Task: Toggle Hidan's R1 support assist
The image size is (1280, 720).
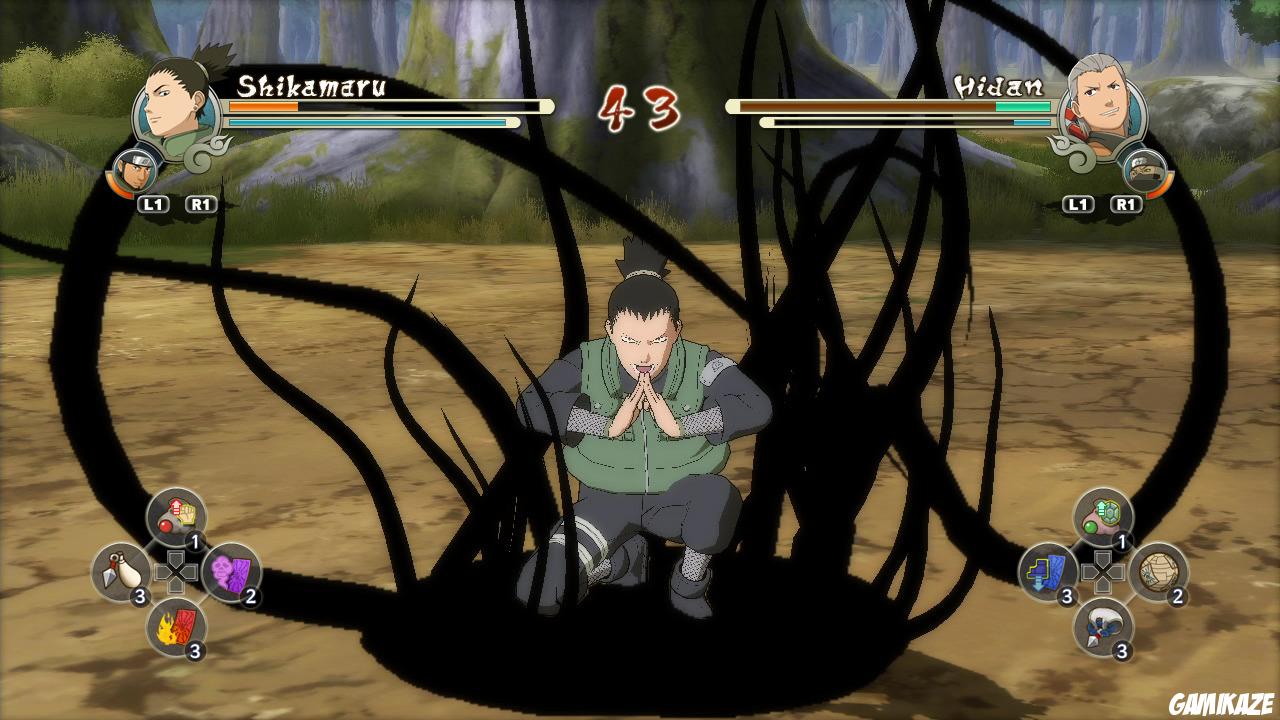Action: click(x=1125, y=205)
